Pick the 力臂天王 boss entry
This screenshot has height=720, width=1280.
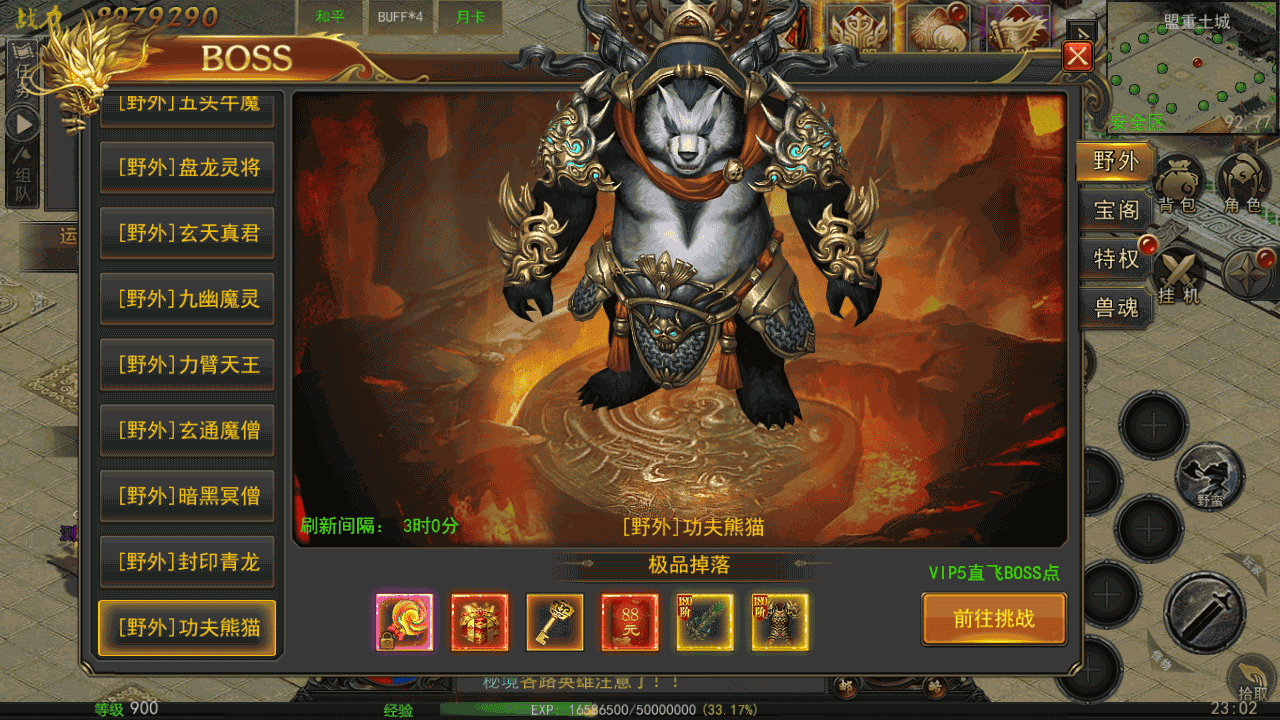(x=187, y=365)
